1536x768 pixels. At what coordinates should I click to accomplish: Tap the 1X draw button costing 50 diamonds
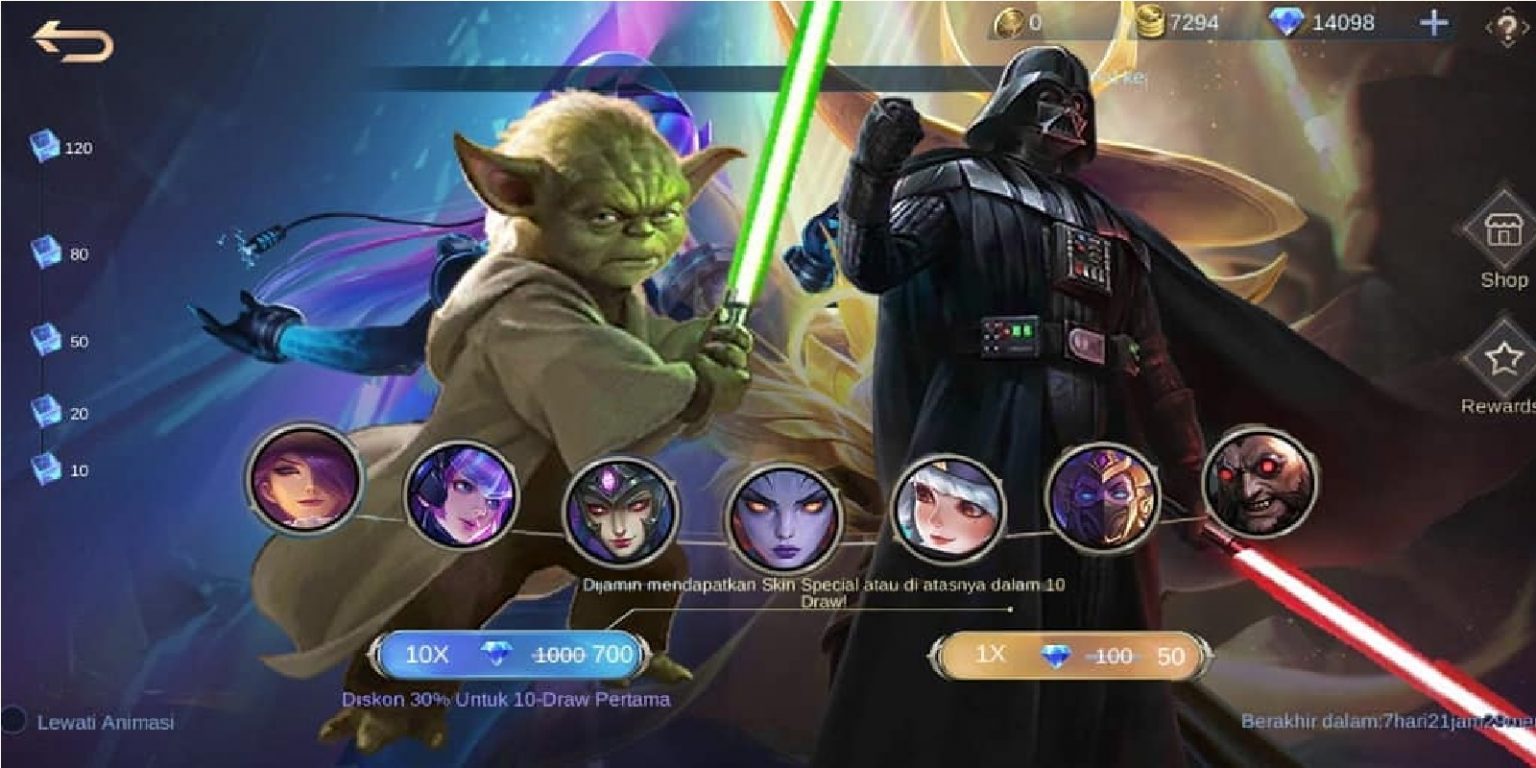pos(1070,657)
